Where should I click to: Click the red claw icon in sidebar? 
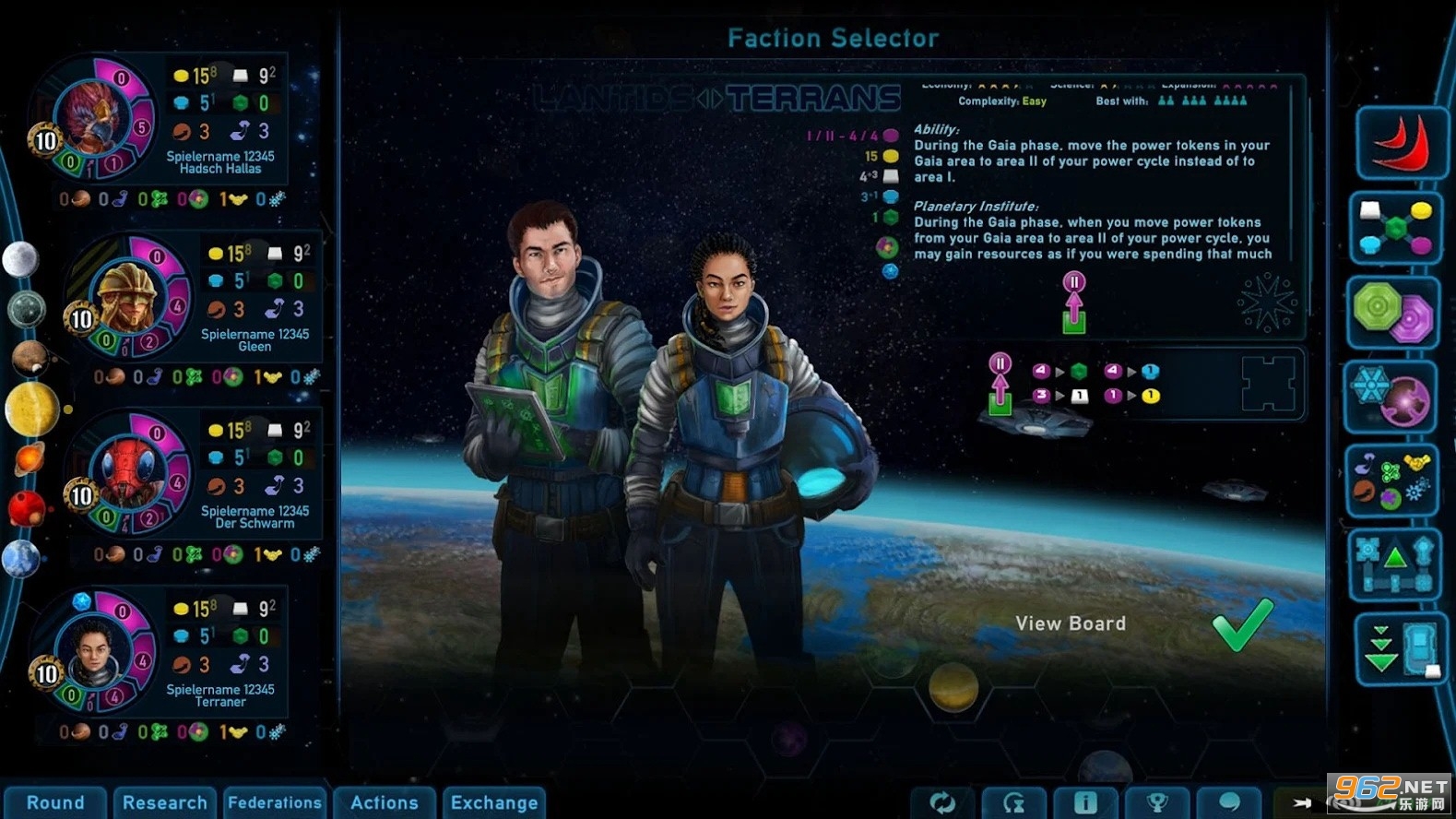click(x=1401, y=143)
